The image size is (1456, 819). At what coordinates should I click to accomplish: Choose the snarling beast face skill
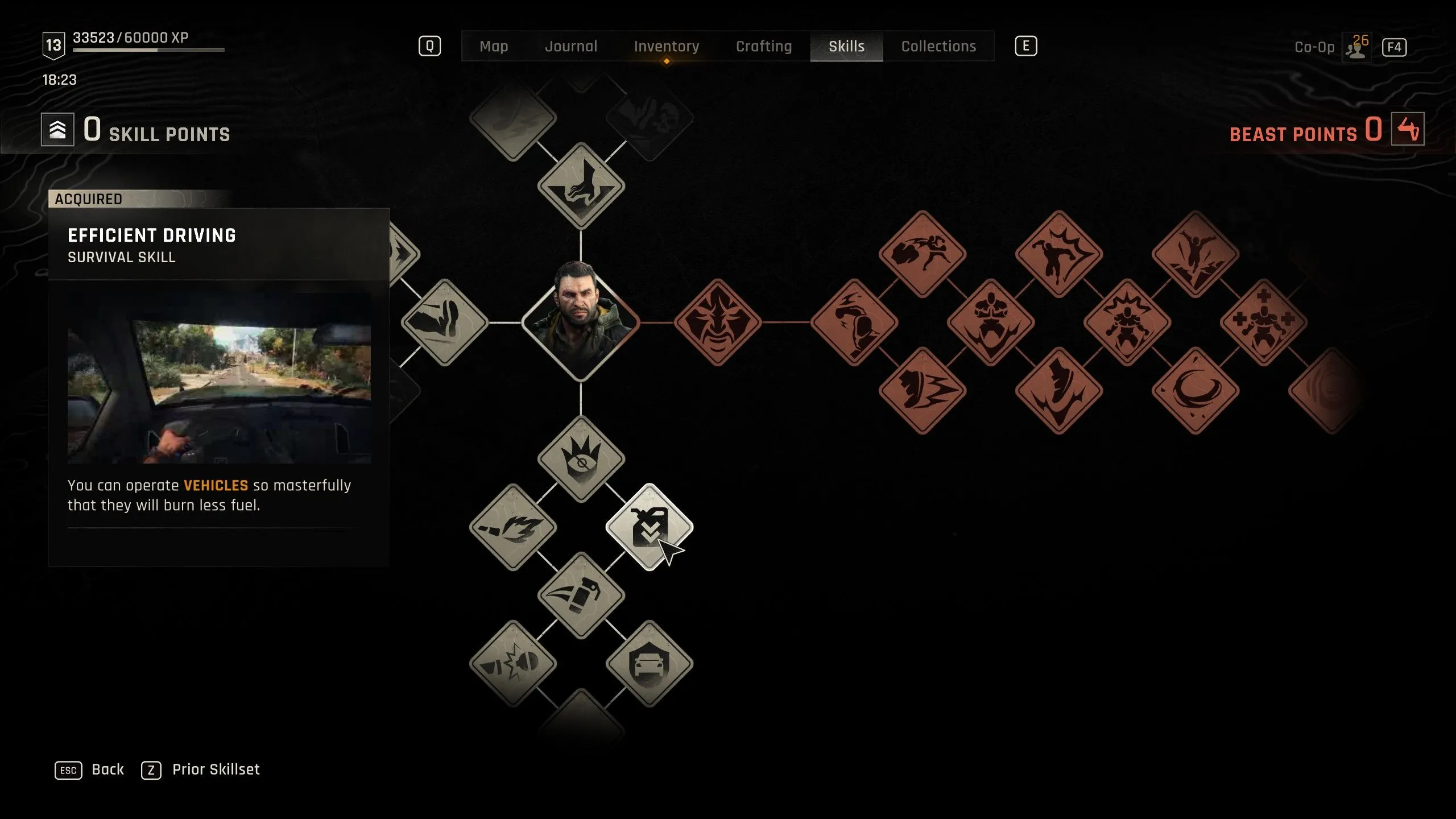point(717,322)
